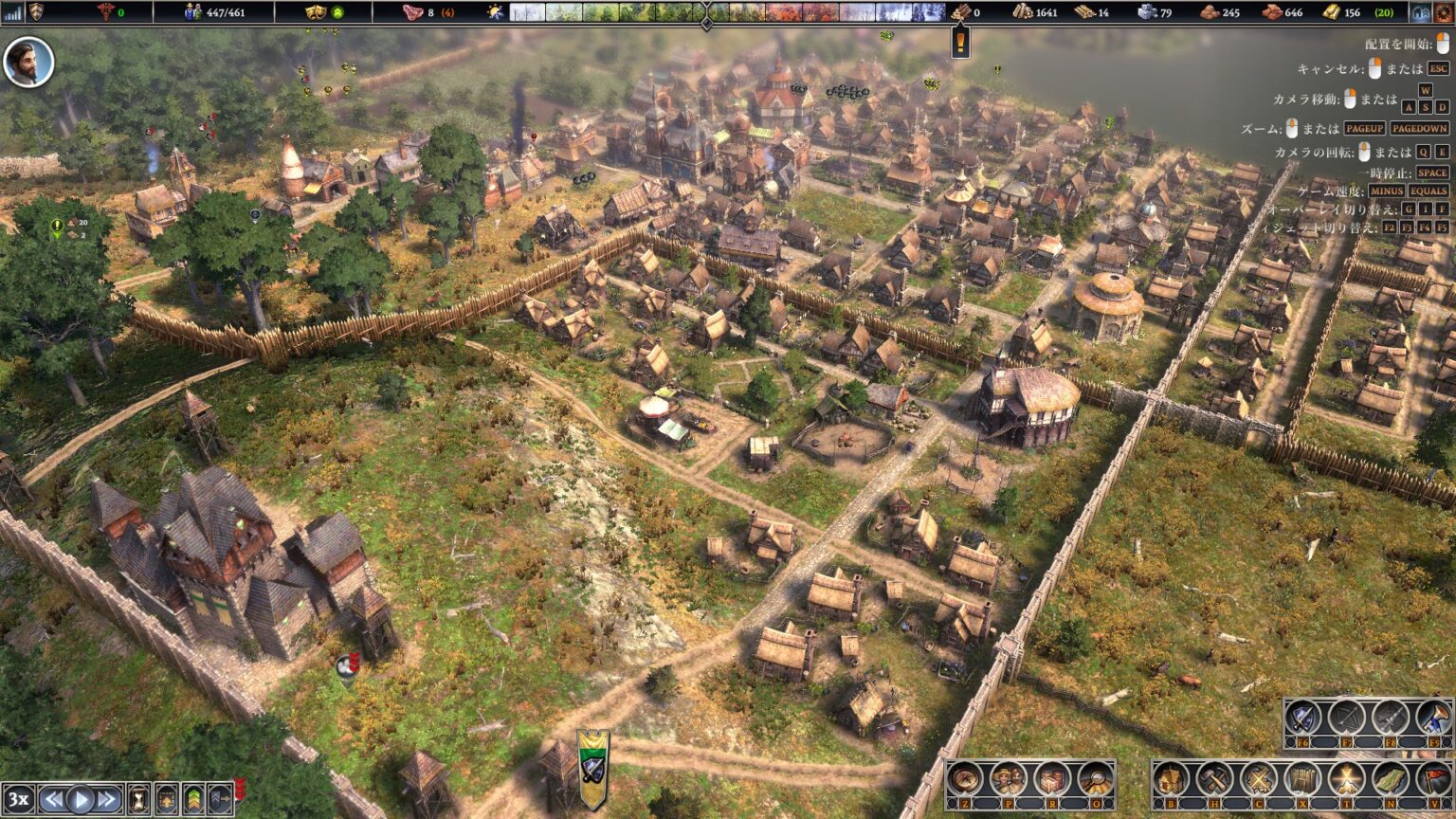Screen dimensions: 1456x819
Task: Select the road construction icon
Action: (1391, 777)
